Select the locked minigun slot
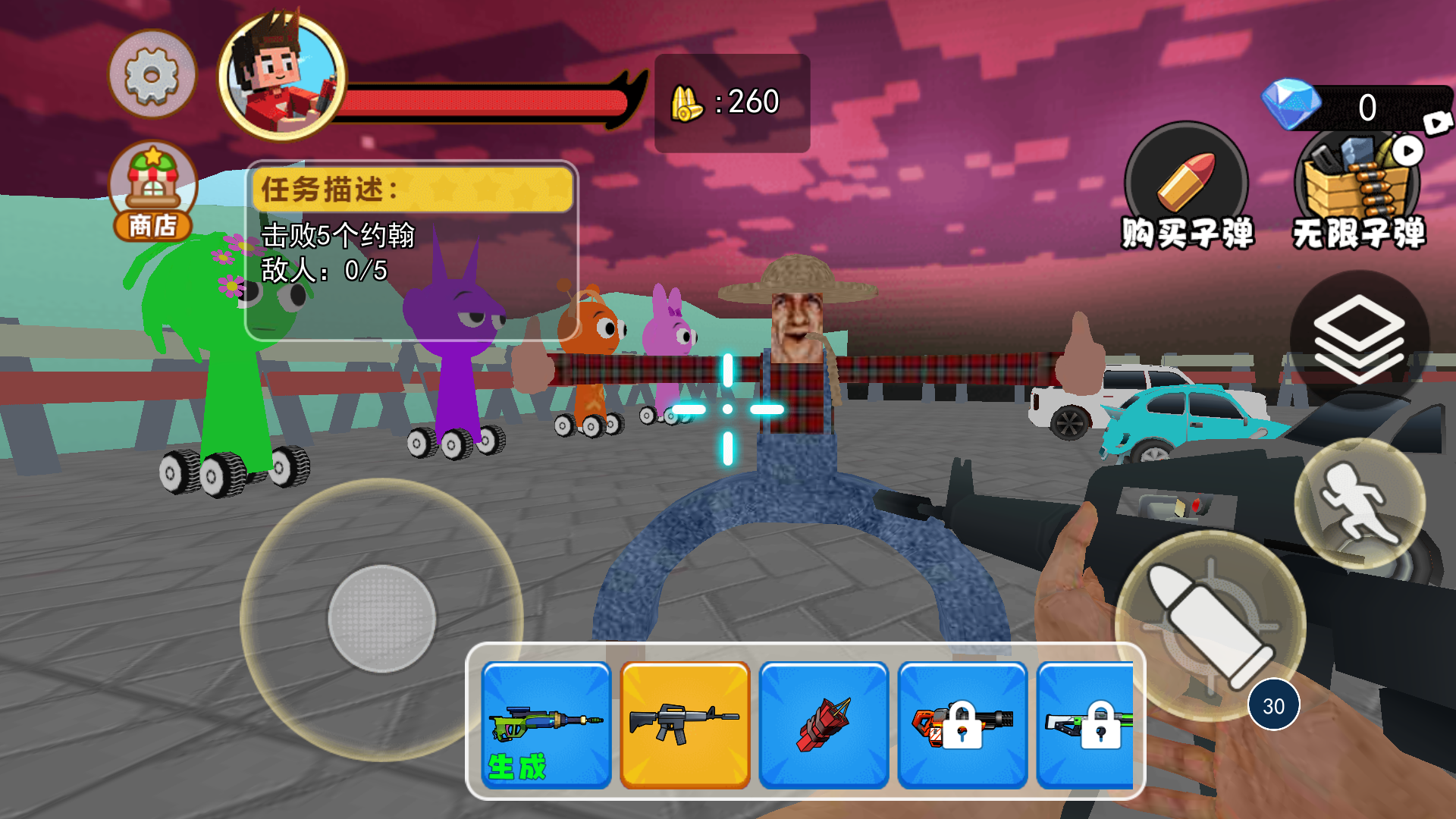 pyautogui.click(x=962, y=725)
